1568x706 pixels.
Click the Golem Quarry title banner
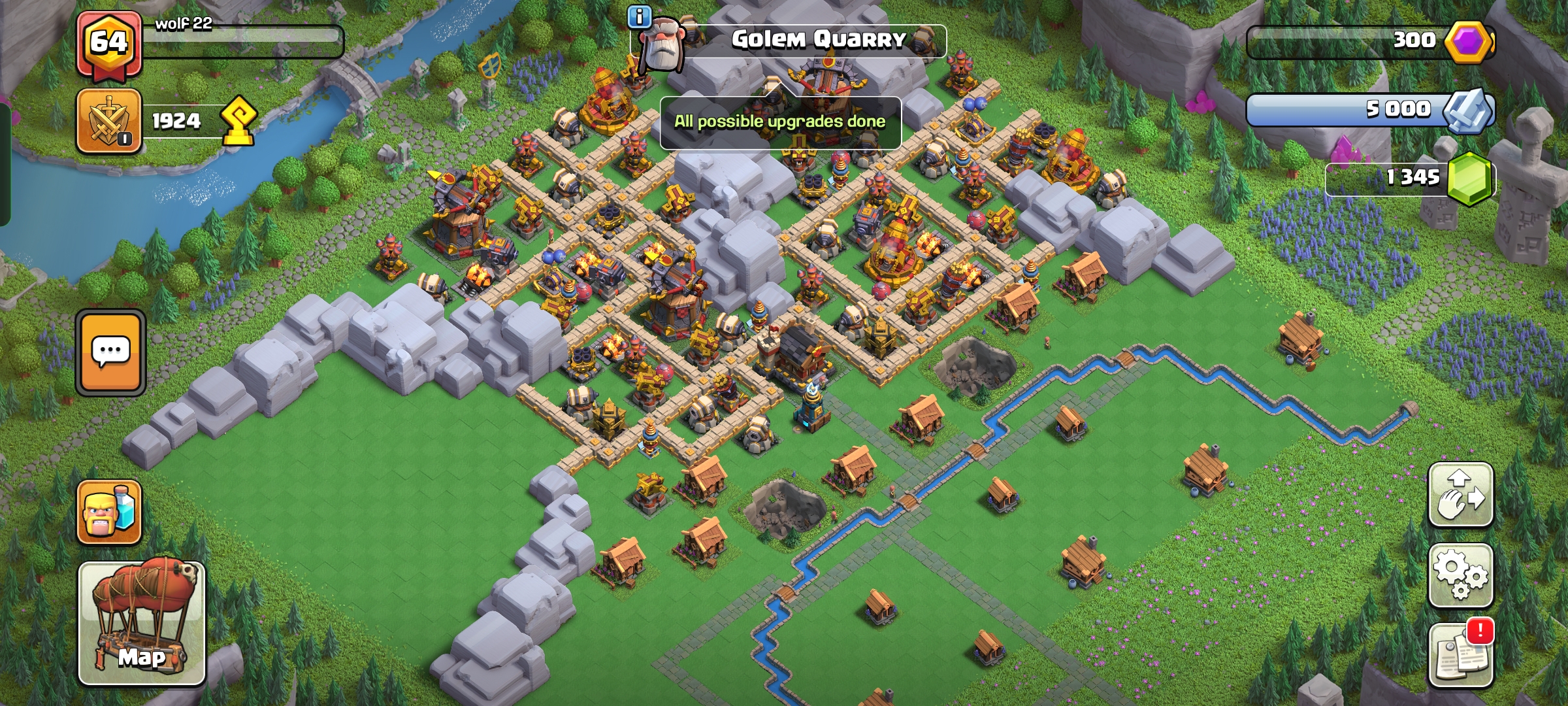click(x=819, y=40)
